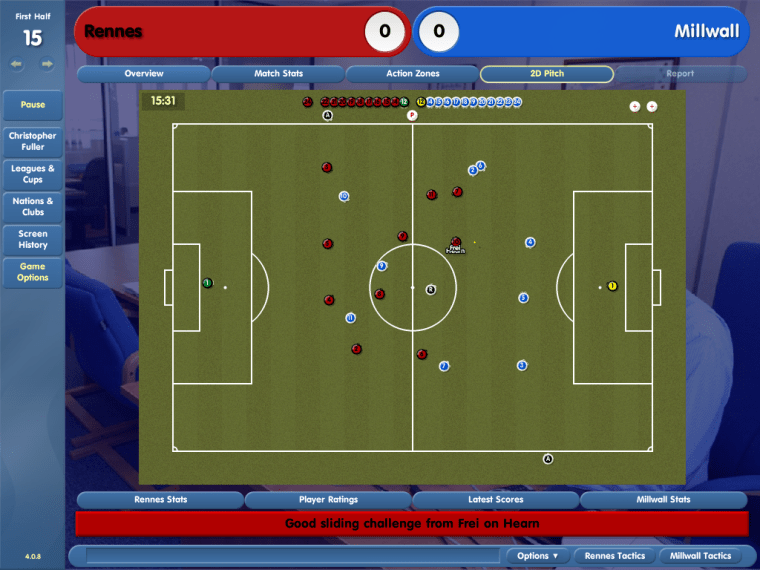760x570 pixels.
Task: Show the Screen History list
Action: point(33,239)
